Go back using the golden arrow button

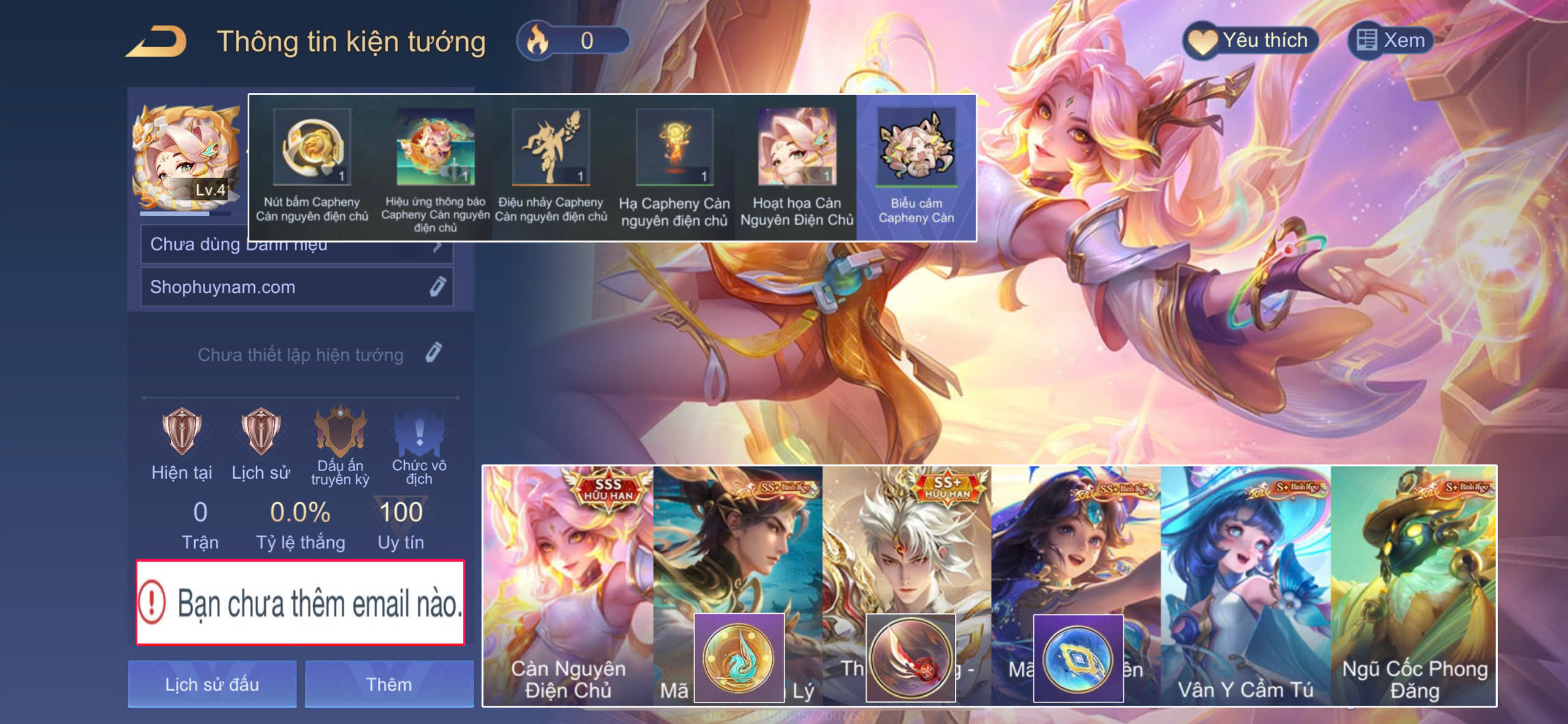pos(157,42)
